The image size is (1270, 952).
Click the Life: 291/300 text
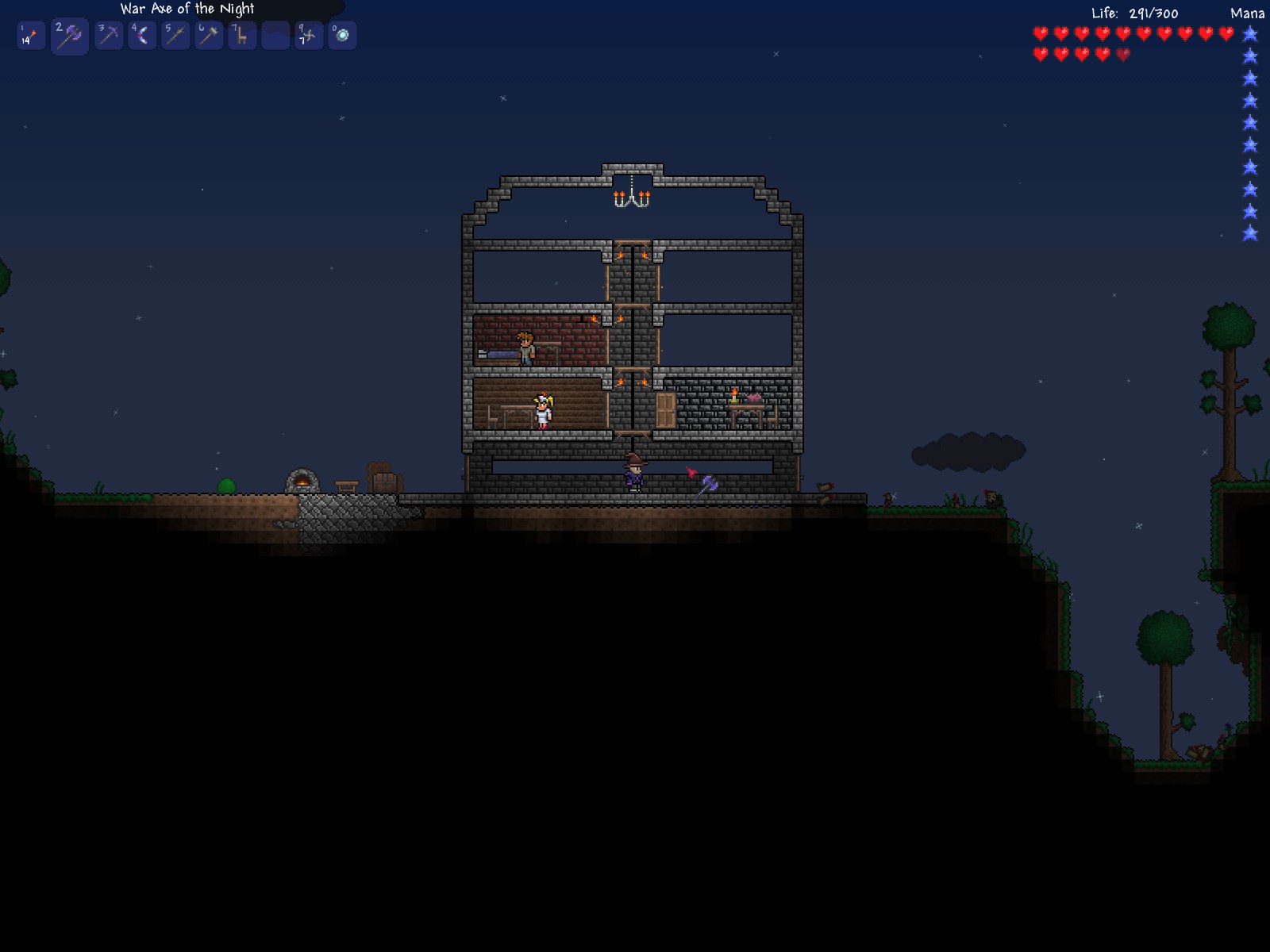tap(1133, 13)
